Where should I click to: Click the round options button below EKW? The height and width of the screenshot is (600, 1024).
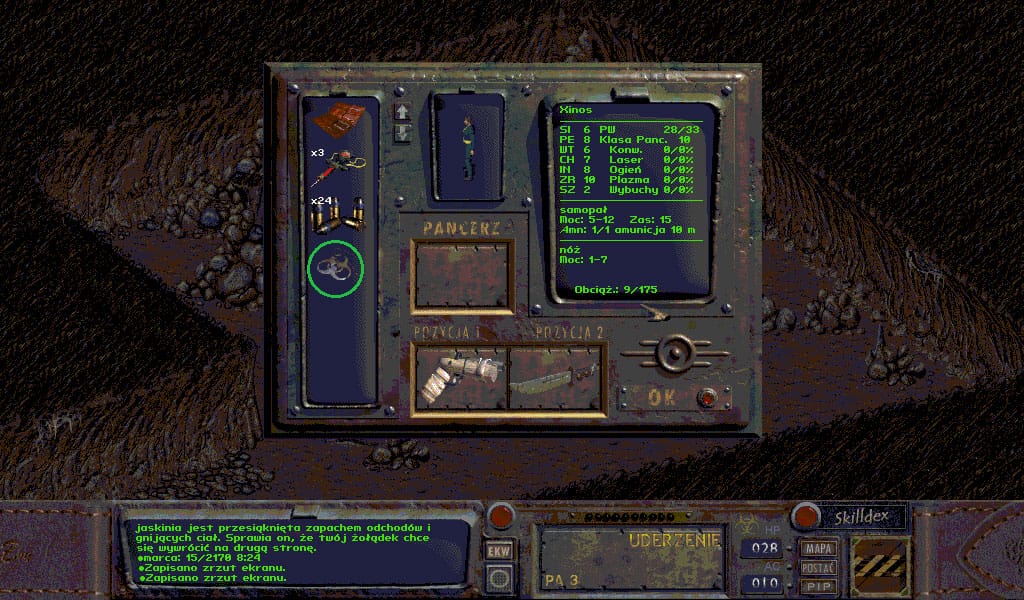coord(498,578)
